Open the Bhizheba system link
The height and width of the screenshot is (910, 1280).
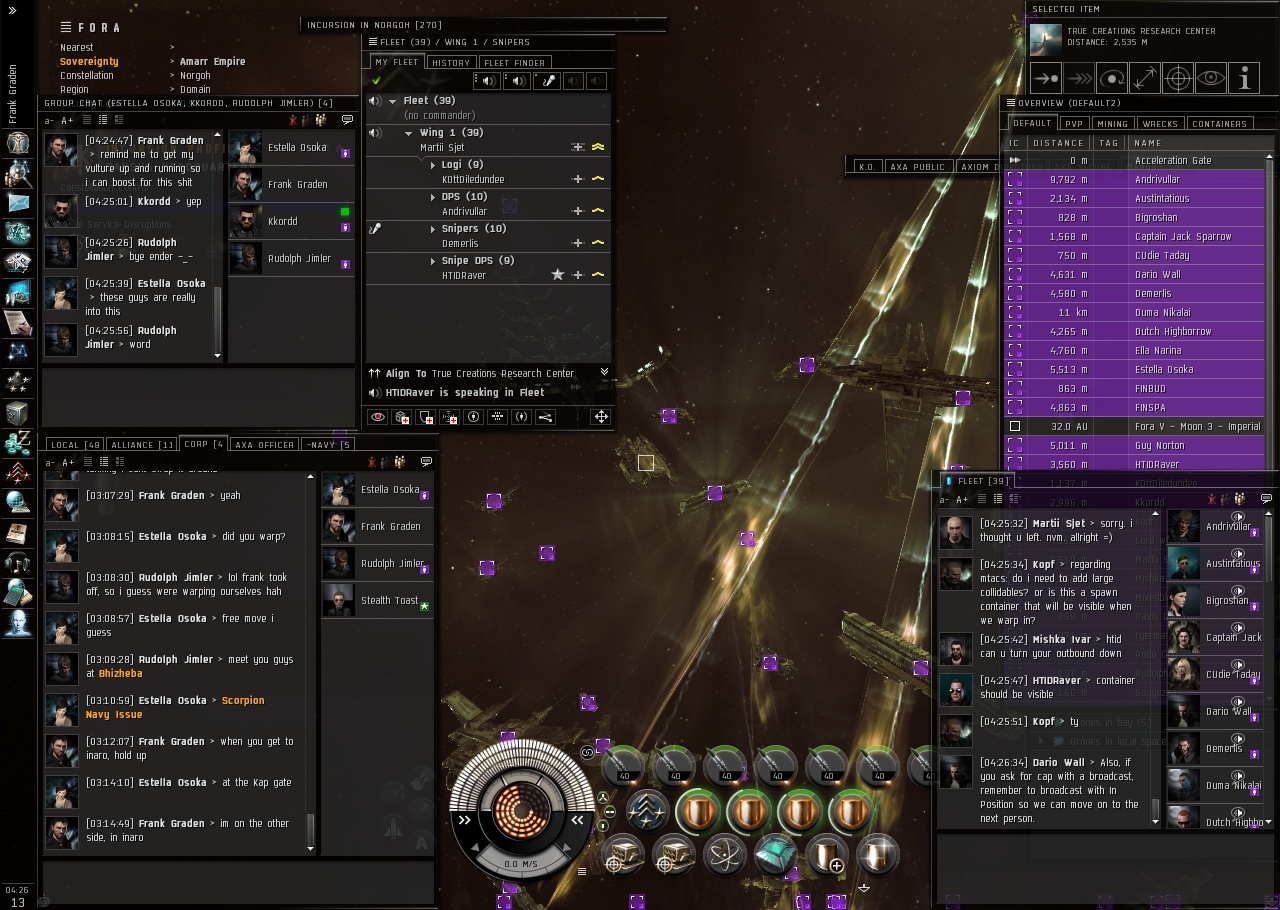click(x=120, y=674)
